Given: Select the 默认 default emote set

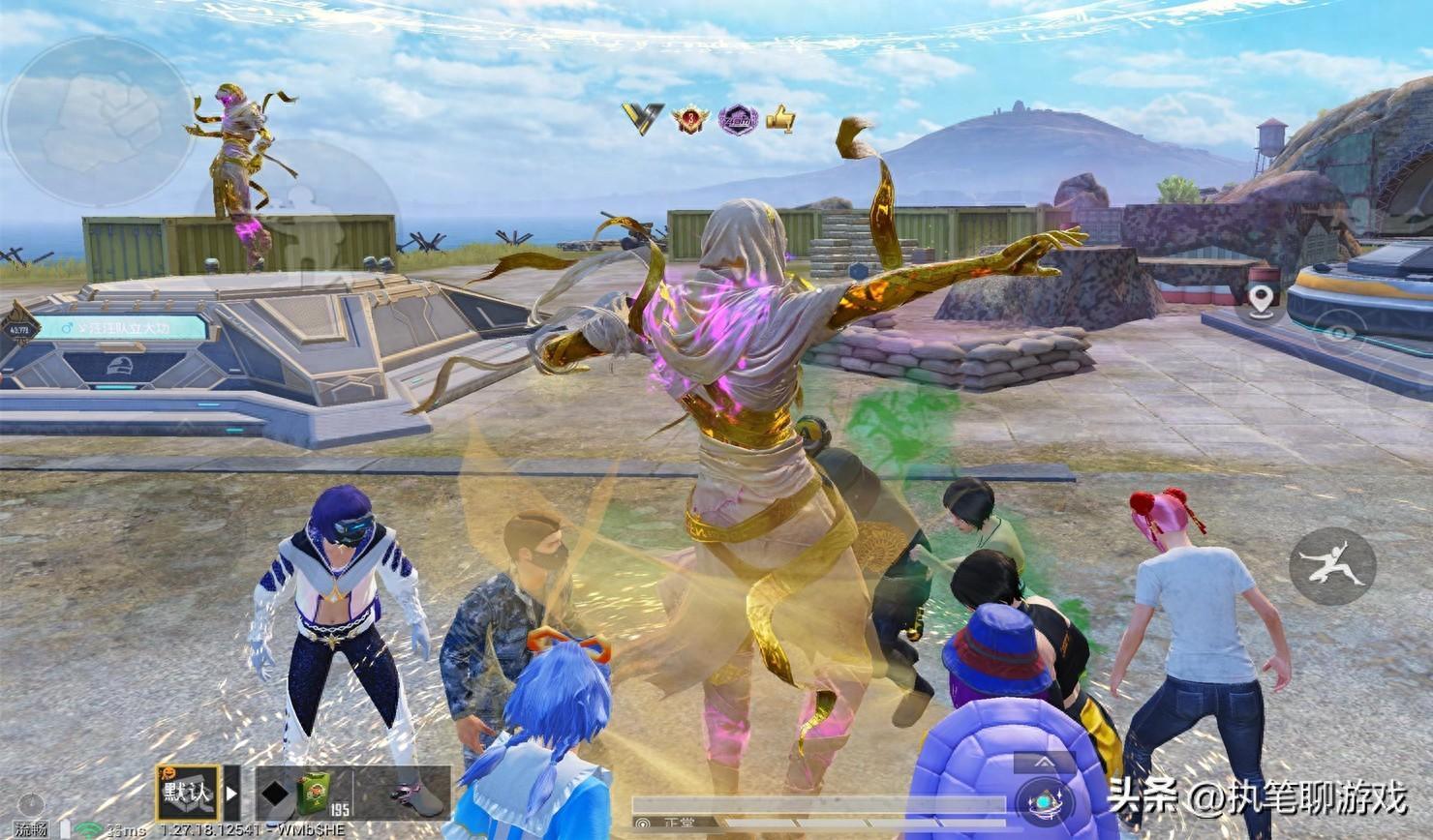Looking at the screenshot, I should click(x=188, y=794).
